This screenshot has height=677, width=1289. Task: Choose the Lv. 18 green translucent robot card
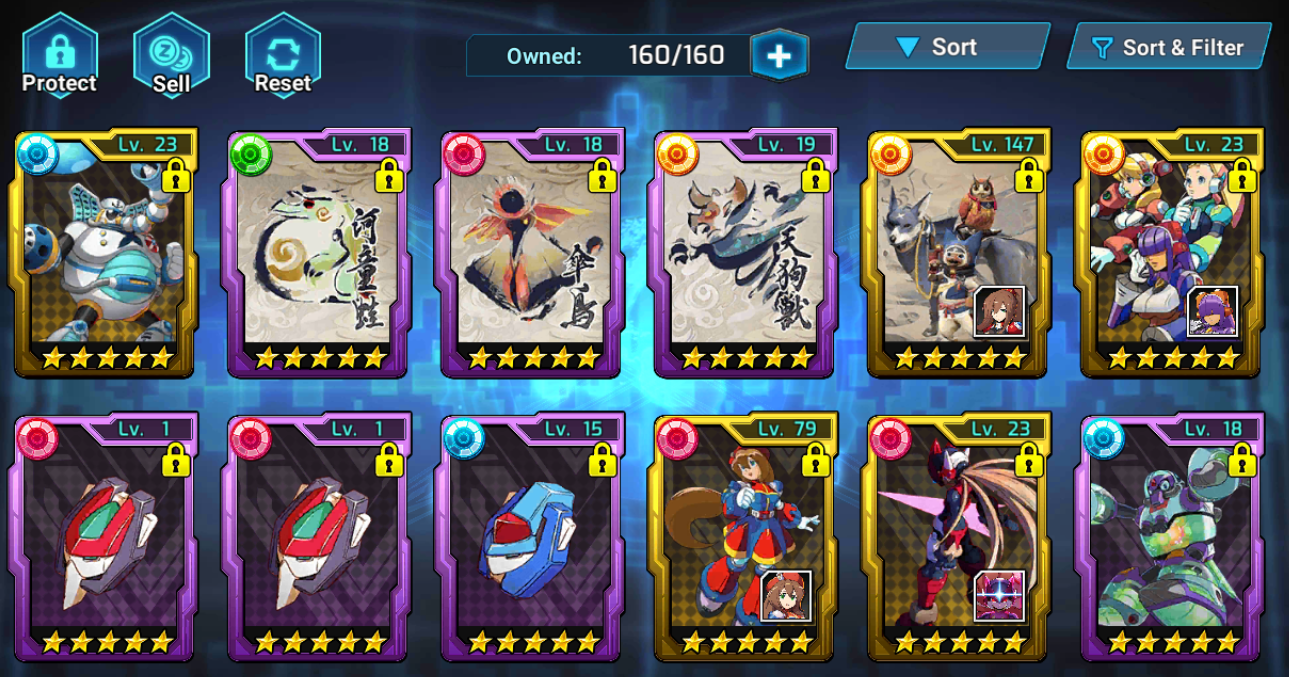[1170, 538]
